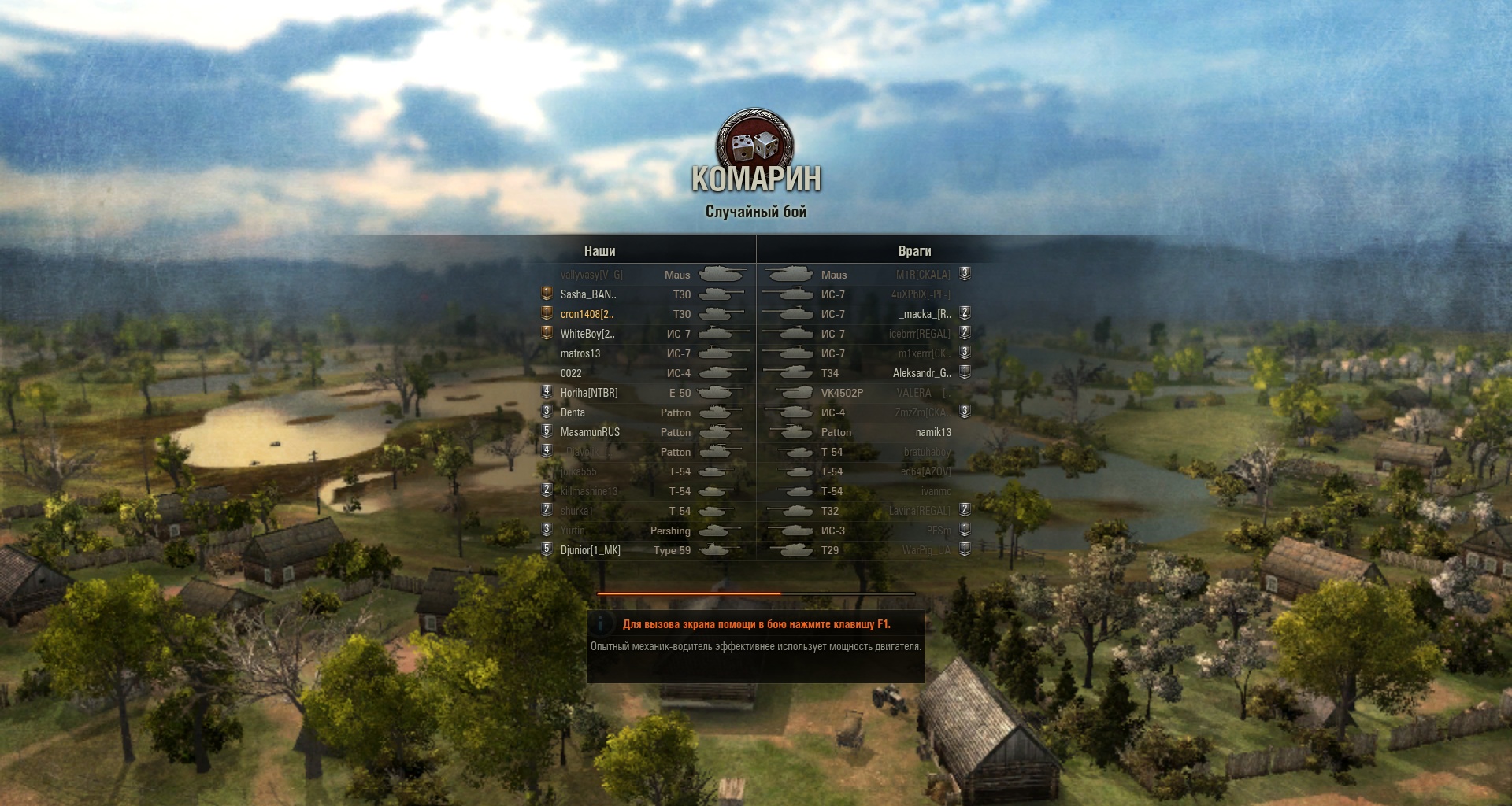Select player Sasha_BAN in the allies list
The width and height of the screenshot is (1512, 806).
(x=588, y=294)
